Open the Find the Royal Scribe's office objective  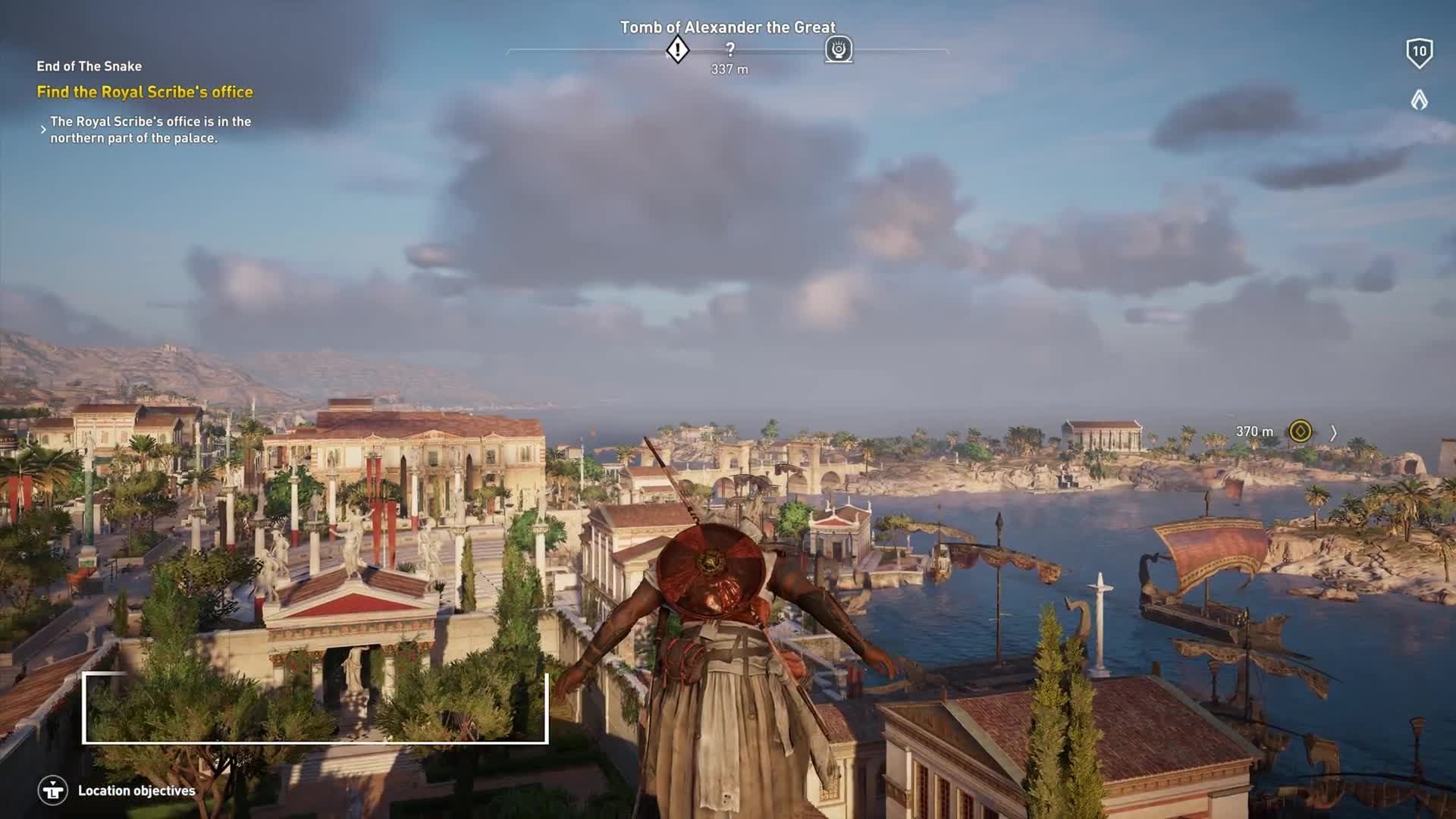[x=145, y=93]
